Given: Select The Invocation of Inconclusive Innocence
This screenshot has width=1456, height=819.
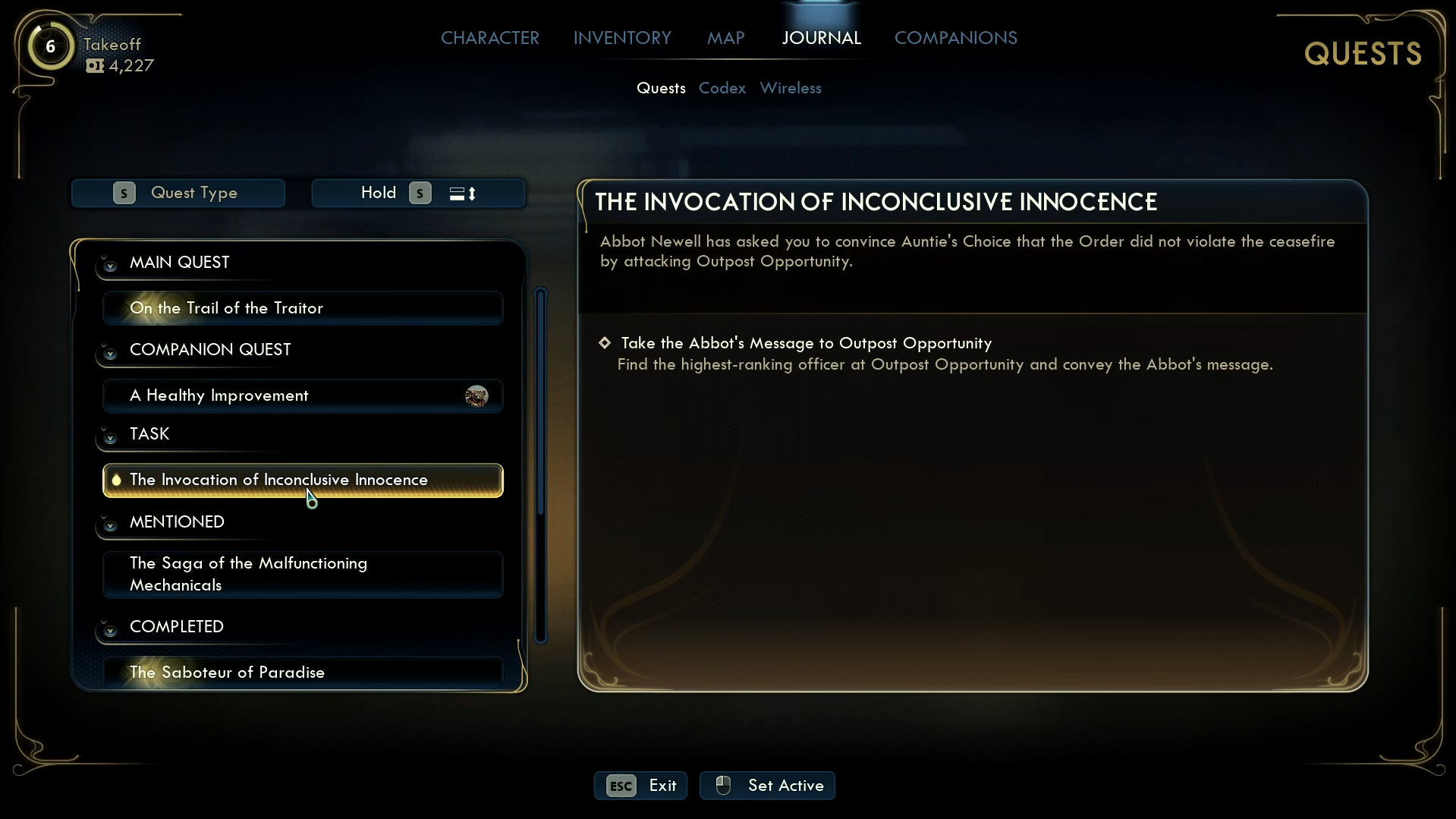Looking at the screenshot, I should pyautogui.click(x=303, y=480).
